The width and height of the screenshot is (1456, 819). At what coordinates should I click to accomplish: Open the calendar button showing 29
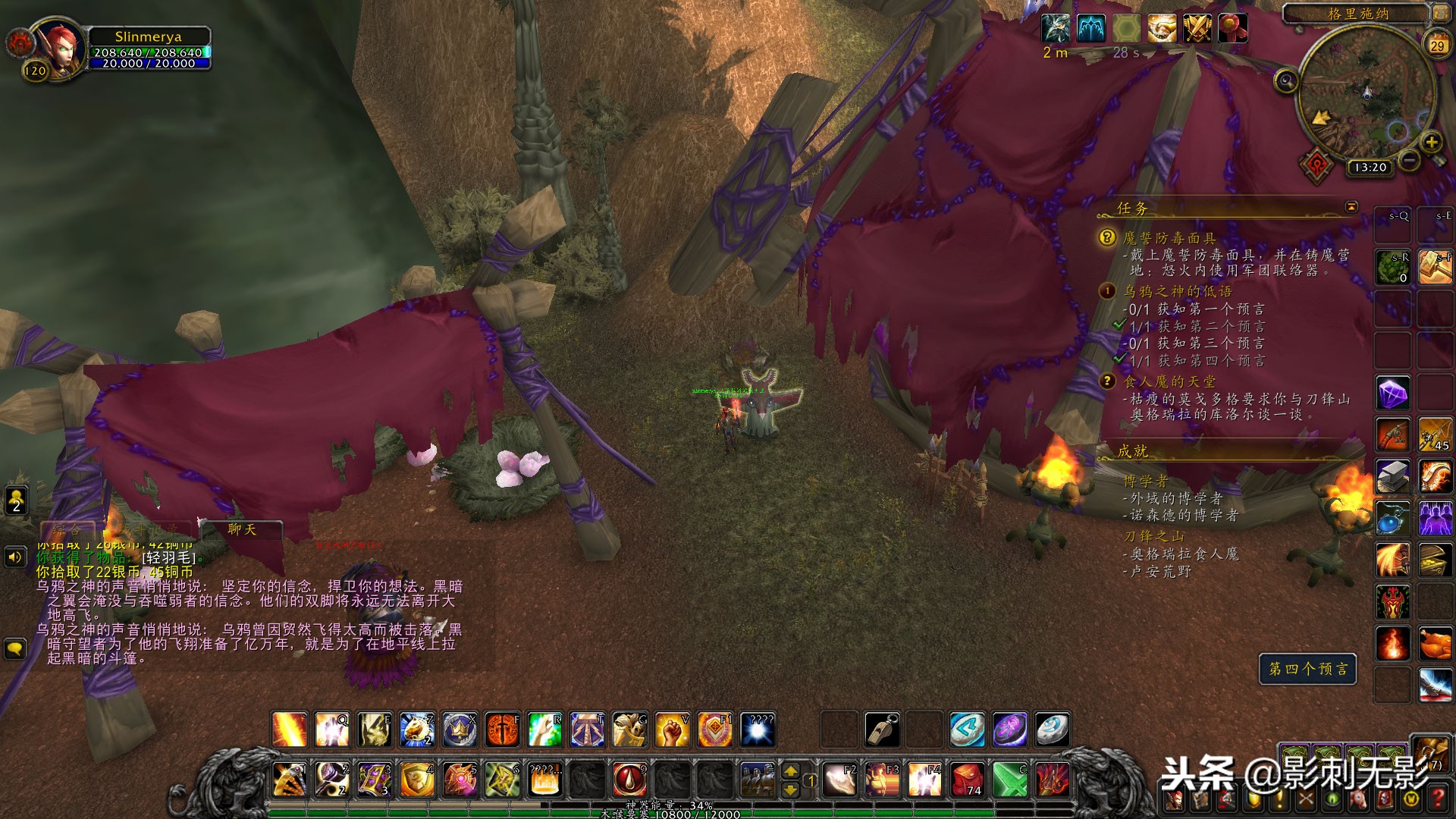click(1437, 45)
